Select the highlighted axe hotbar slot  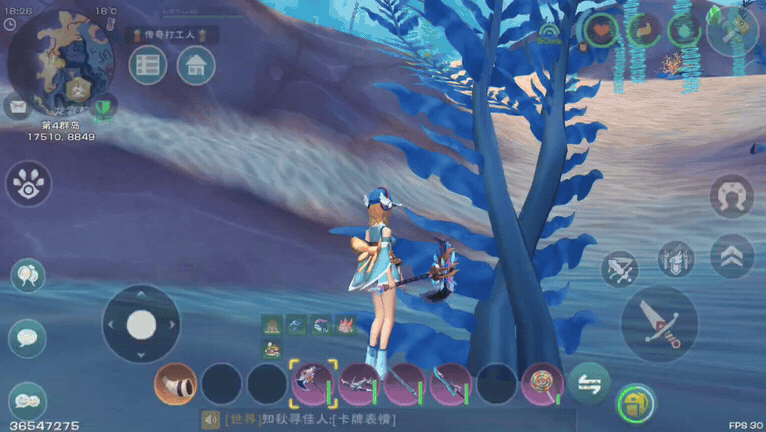[313, 384]
